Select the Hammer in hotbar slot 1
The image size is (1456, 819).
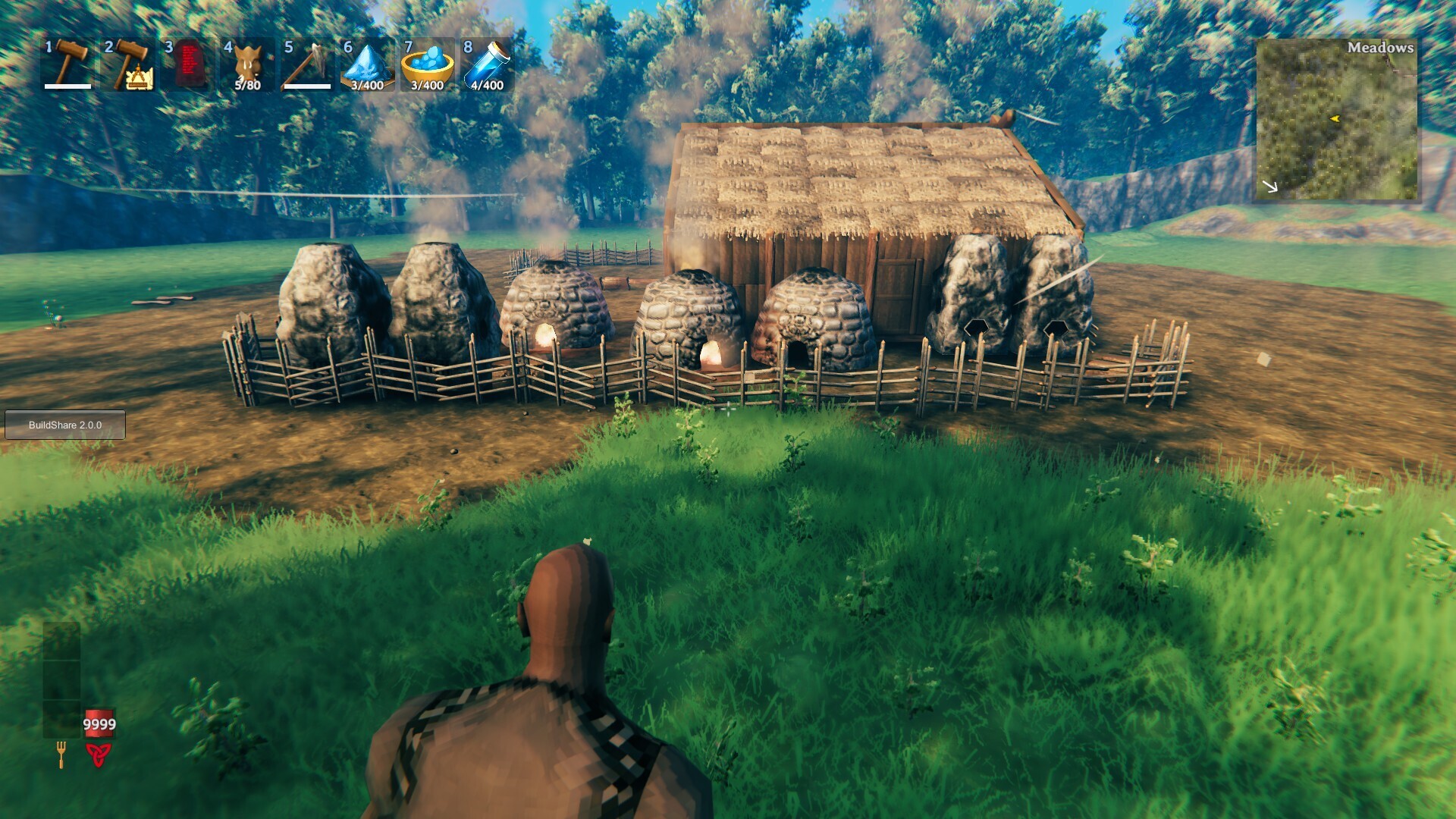click(x=67, y=64)
